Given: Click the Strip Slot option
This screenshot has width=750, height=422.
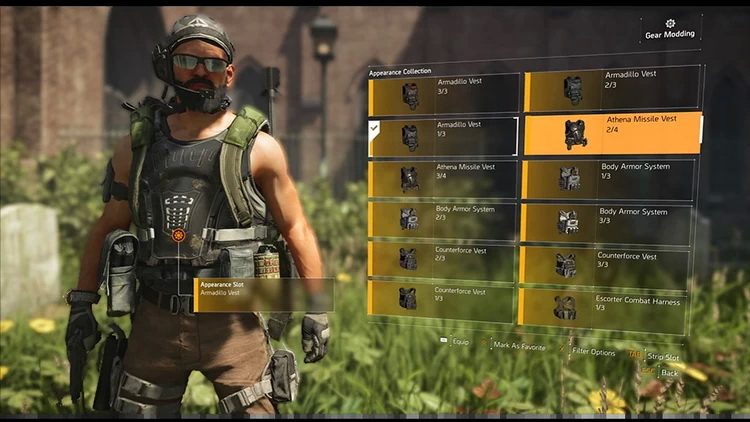Looking at the screenshot, I should (x=662, y=356).
